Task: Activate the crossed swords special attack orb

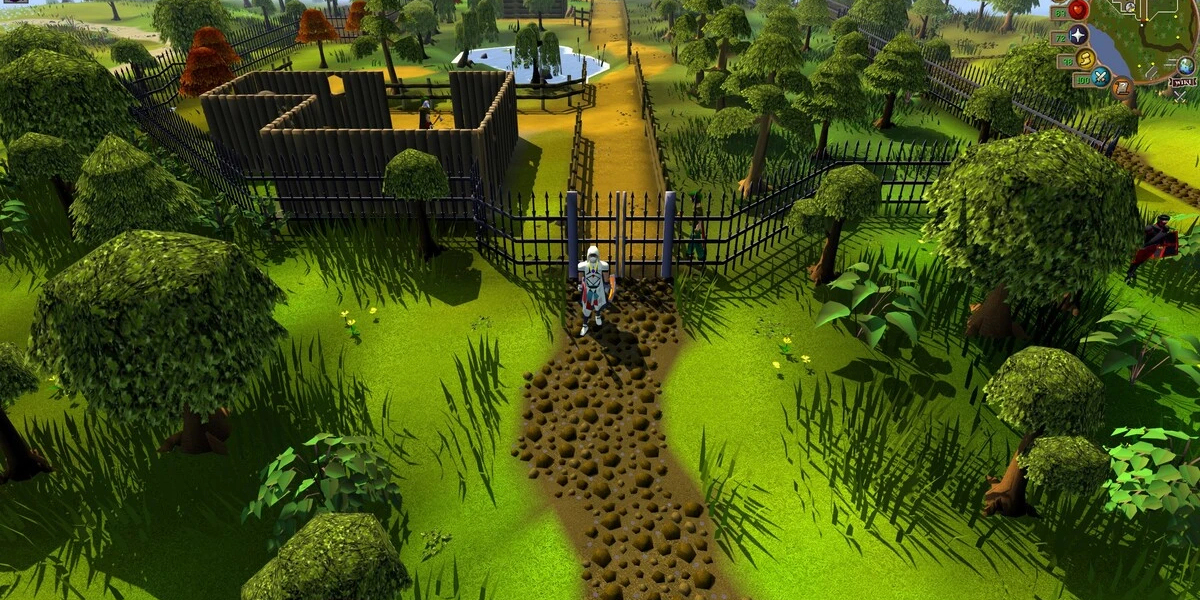Action: click(x=1101, y=76)
